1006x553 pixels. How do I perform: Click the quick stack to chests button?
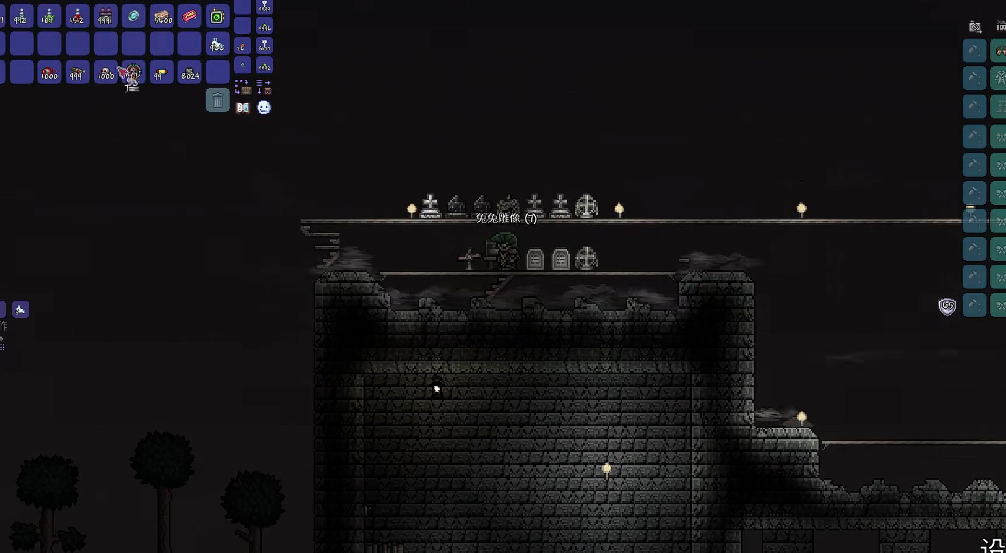coord(242,87)
